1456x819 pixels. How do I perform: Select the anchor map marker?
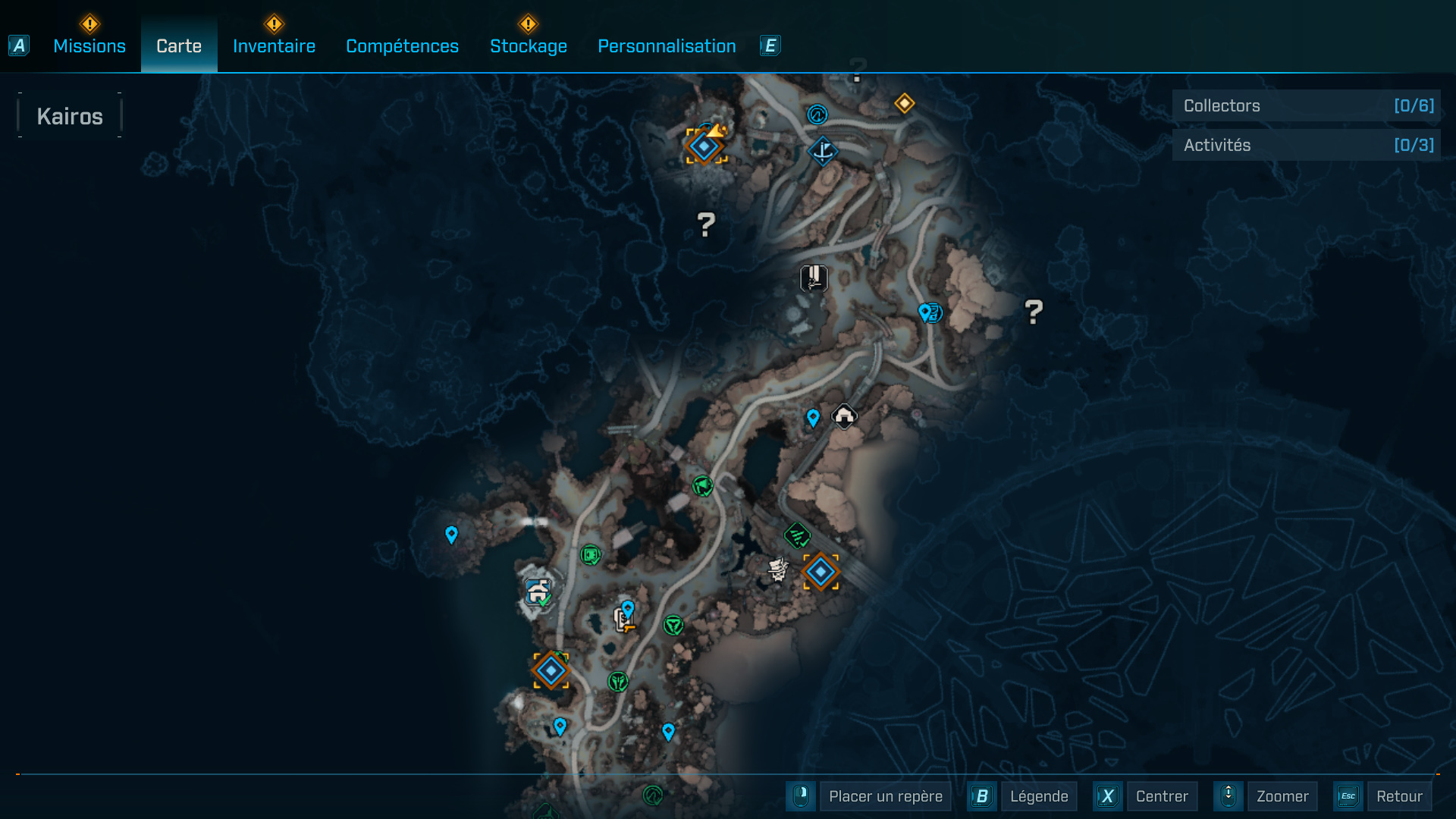point(823,151)
